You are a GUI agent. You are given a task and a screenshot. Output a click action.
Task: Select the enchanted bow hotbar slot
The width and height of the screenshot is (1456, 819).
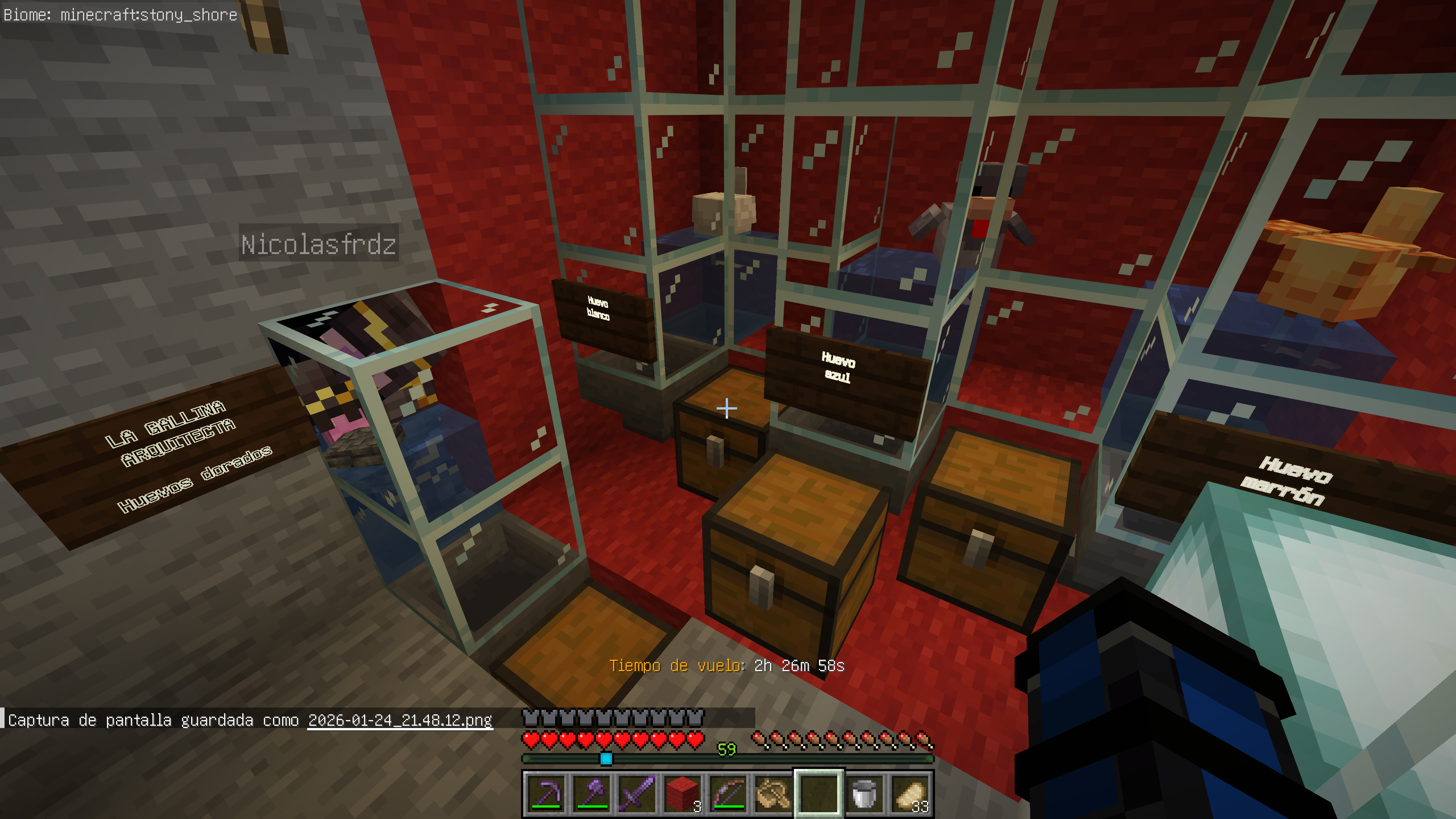728,794
